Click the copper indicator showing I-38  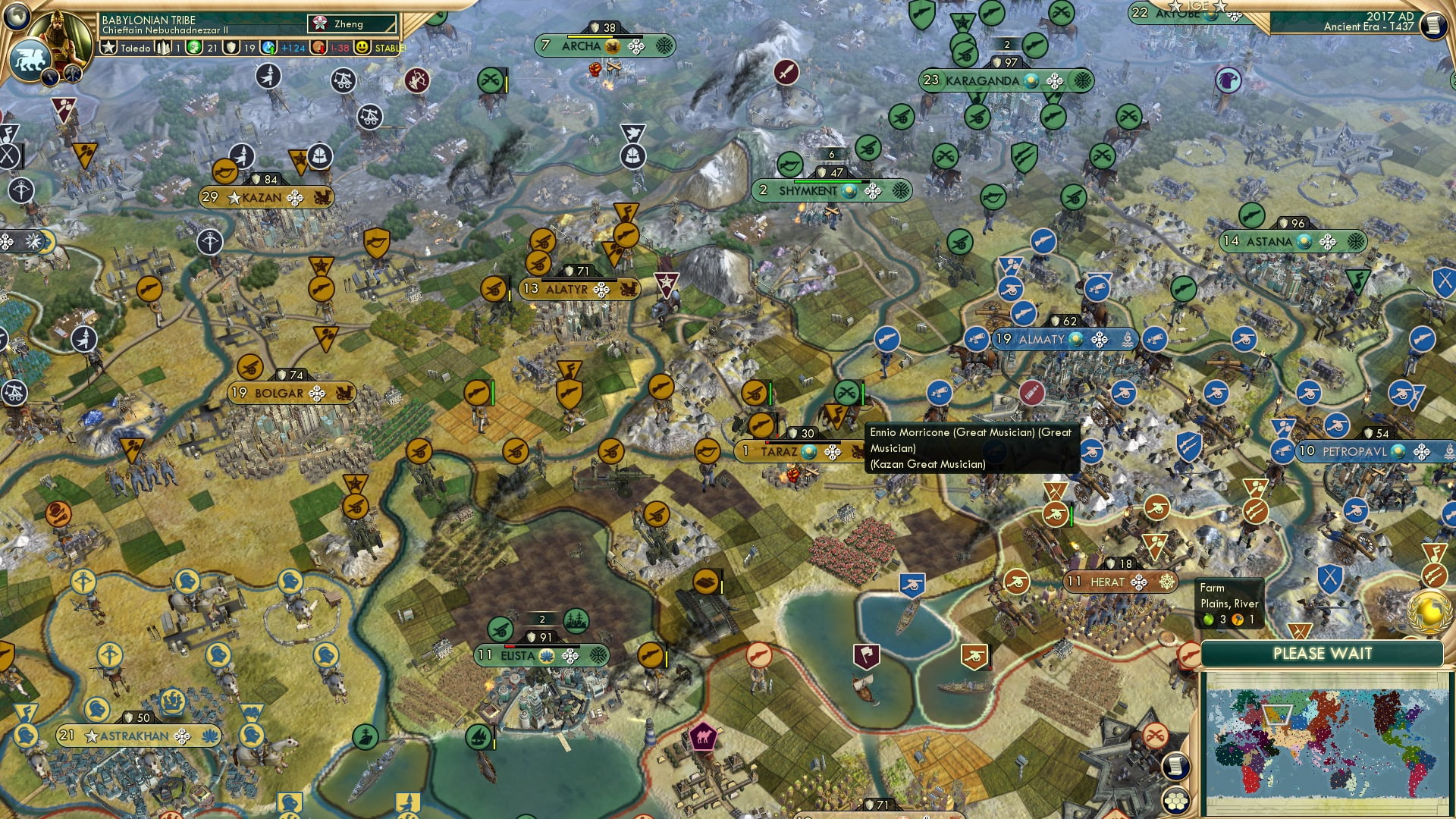coord(317,48)
